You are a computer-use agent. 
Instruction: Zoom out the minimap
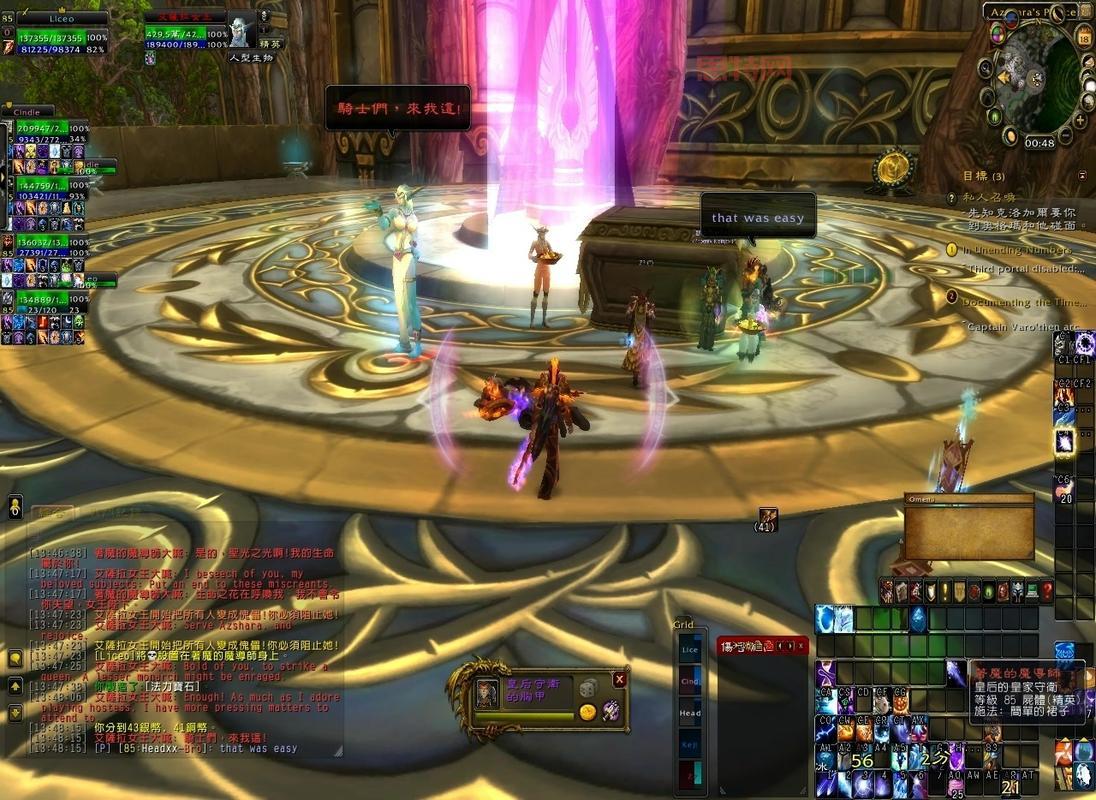(1065, 134)
